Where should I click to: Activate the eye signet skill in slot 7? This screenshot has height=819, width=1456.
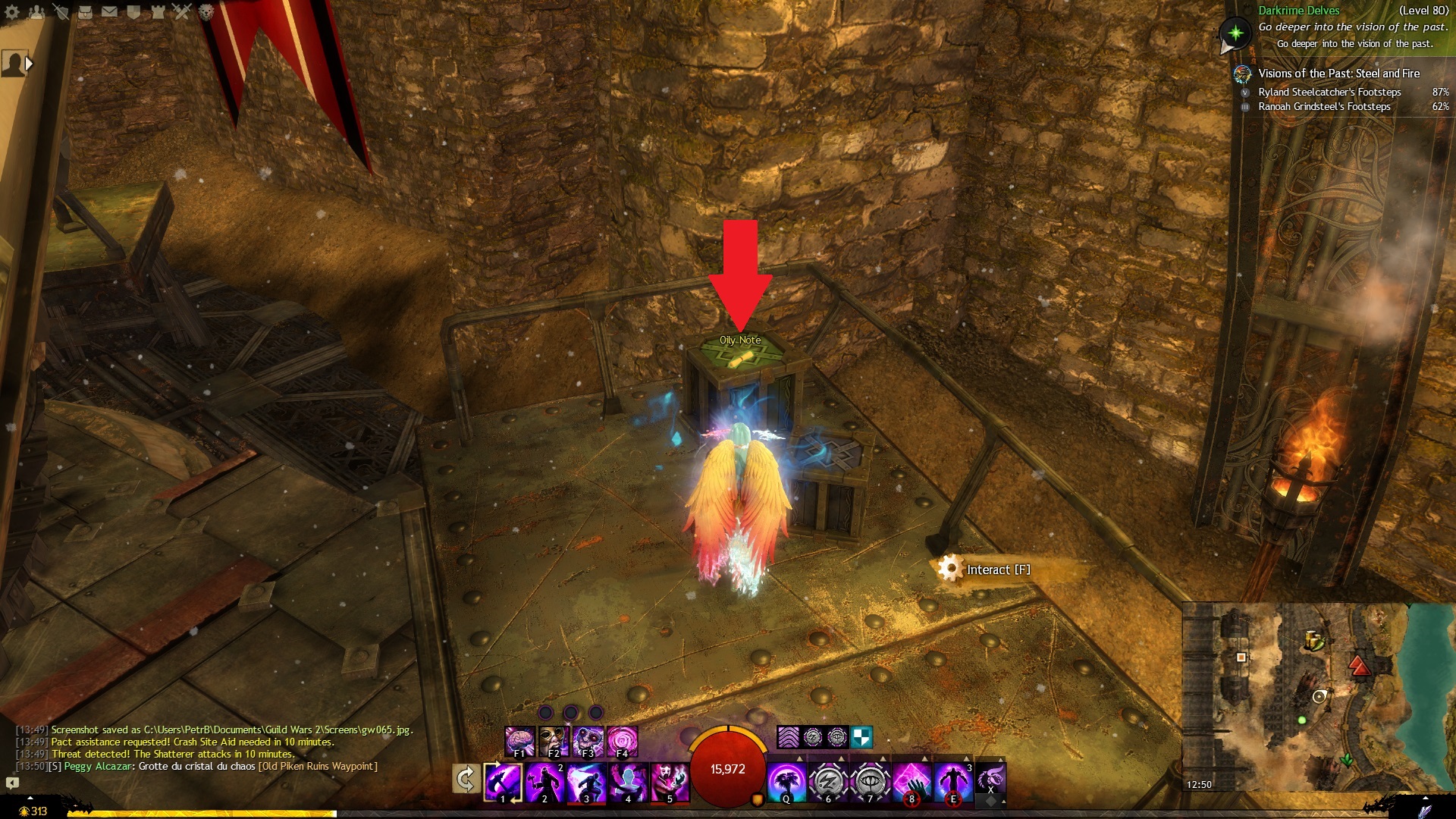click(870, 781)
